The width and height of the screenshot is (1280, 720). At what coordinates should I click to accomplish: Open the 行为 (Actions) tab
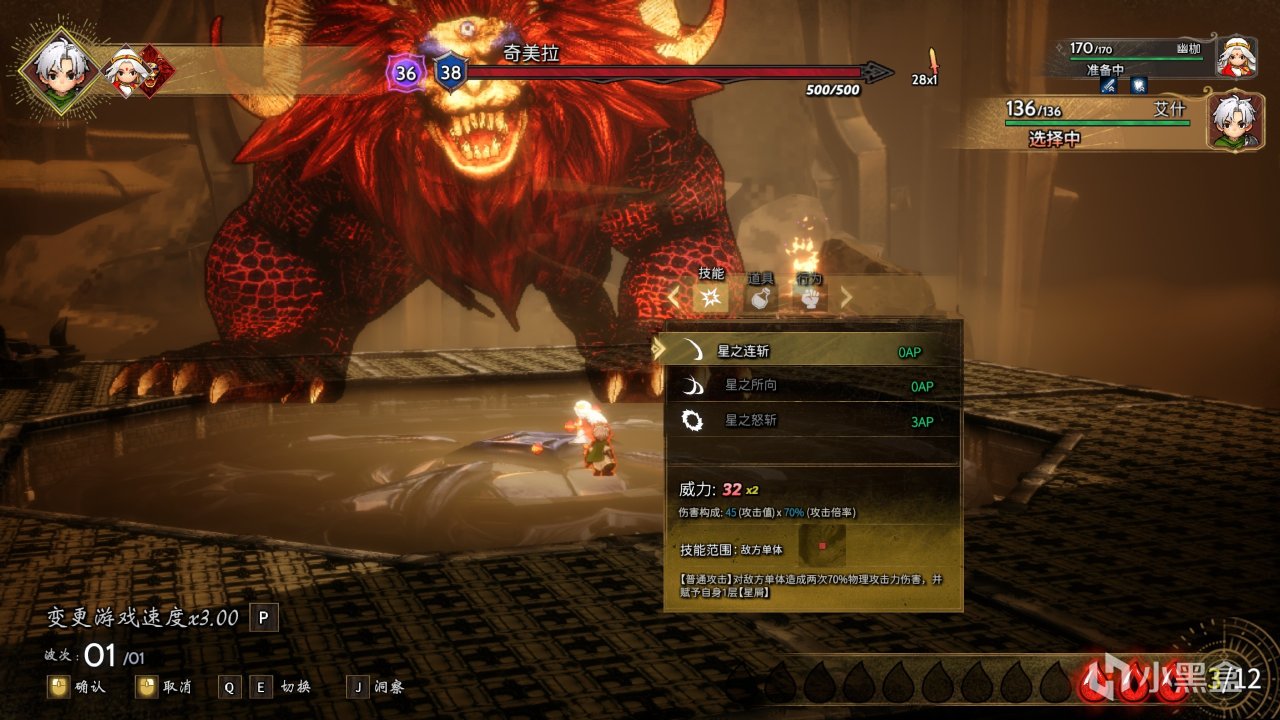[810, 296]
